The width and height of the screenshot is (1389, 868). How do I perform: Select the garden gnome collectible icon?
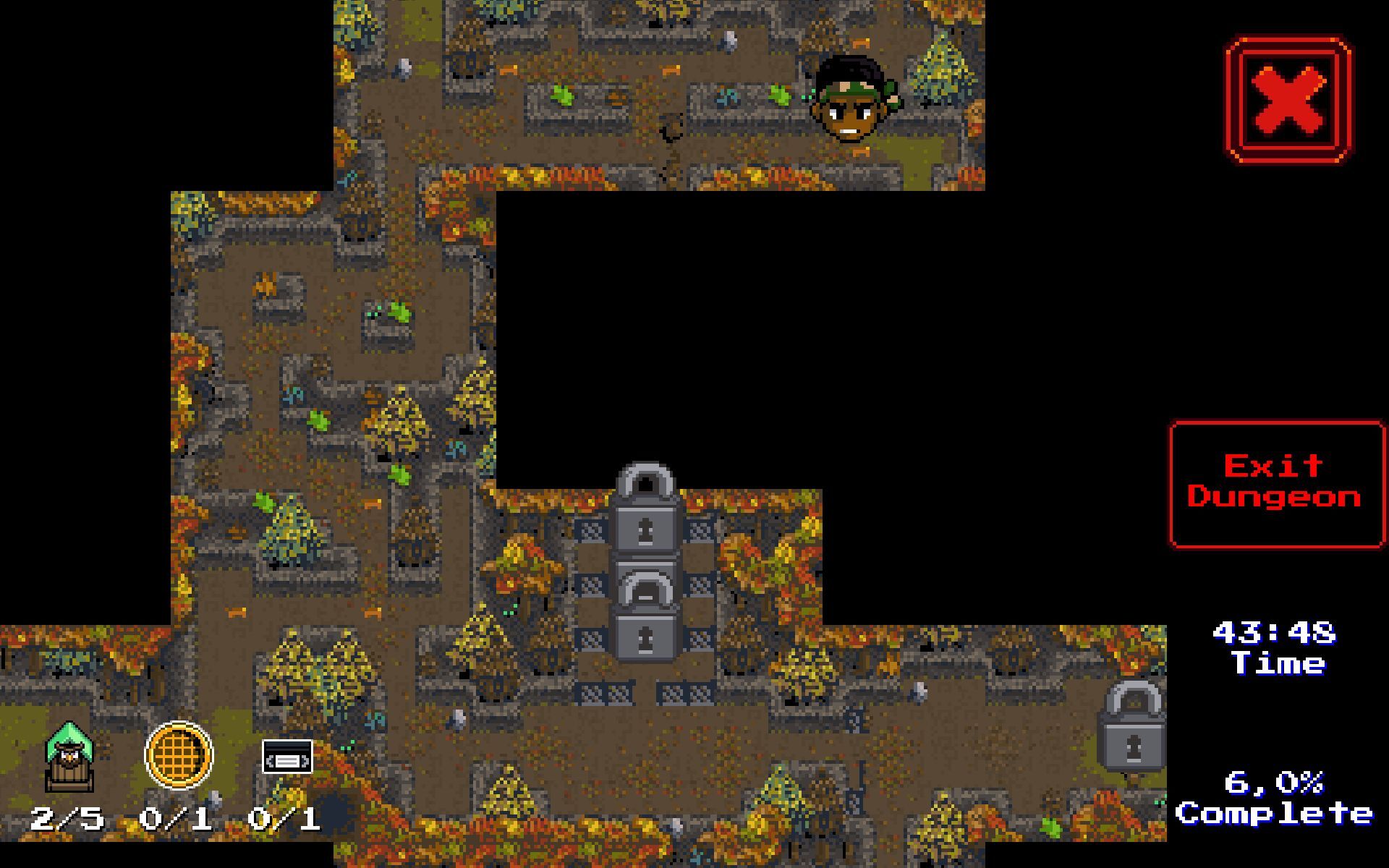coord(69,757)
